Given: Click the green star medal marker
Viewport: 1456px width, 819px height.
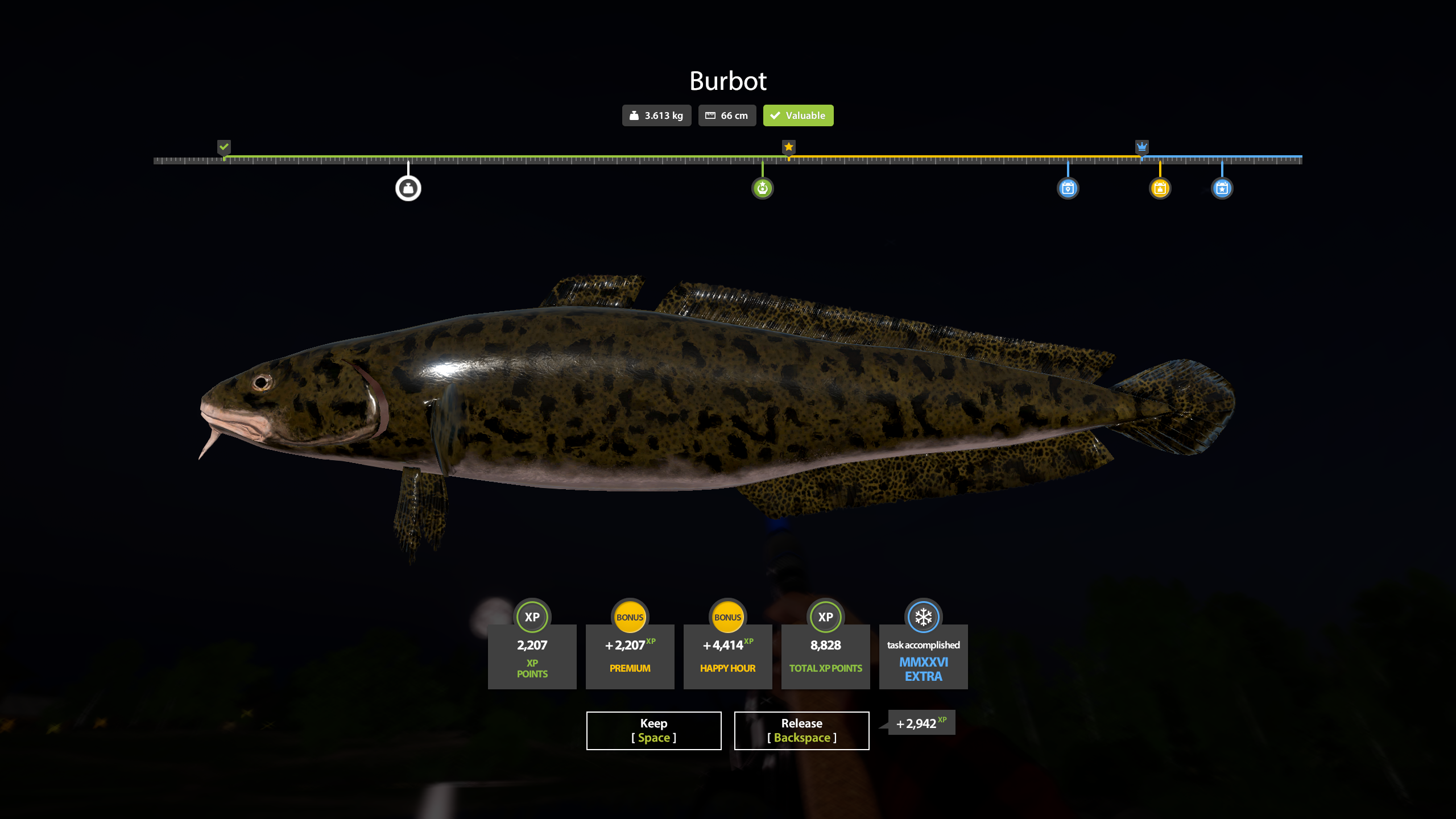Looking at the screenshot, I should [762, 188].
